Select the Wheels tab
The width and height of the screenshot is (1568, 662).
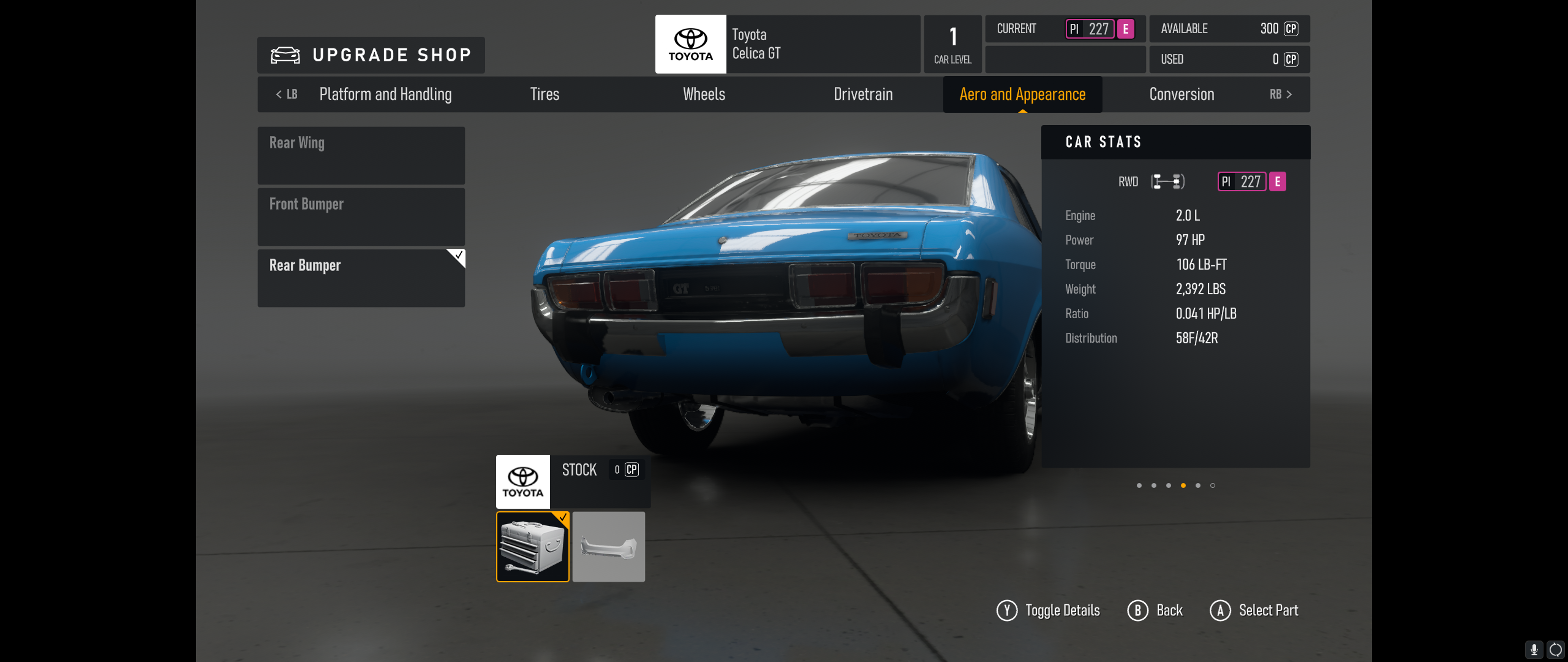704,94
